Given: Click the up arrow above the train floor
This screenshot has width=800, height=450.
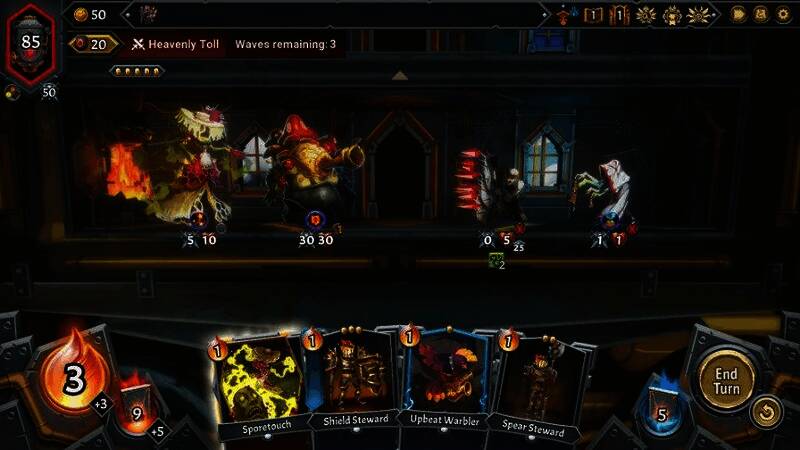Looking at the screenshot, I should pos(399,76).
